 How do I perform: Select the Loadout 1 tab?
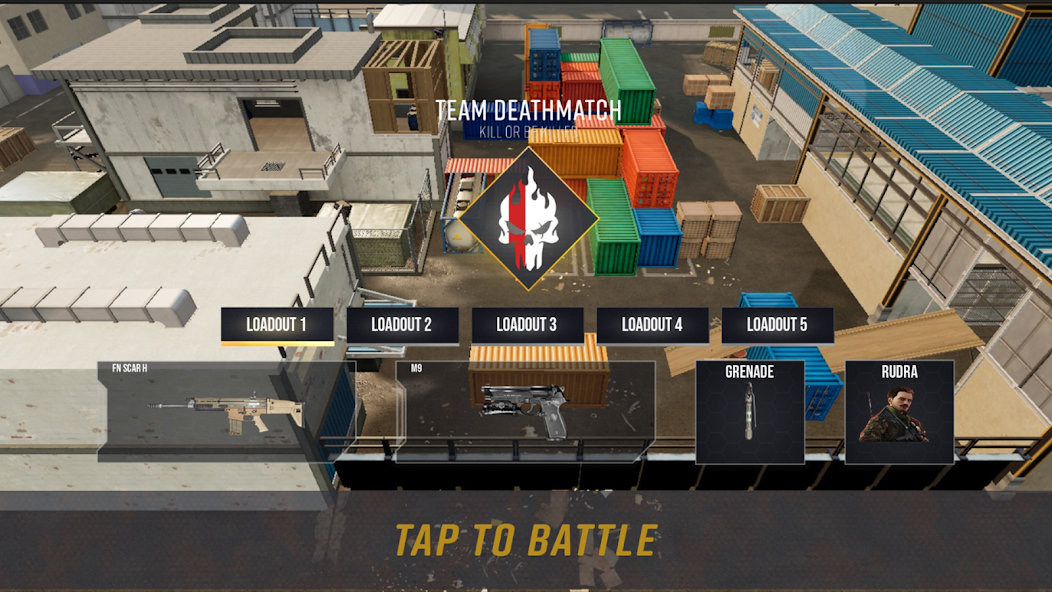tap(277, 325)
